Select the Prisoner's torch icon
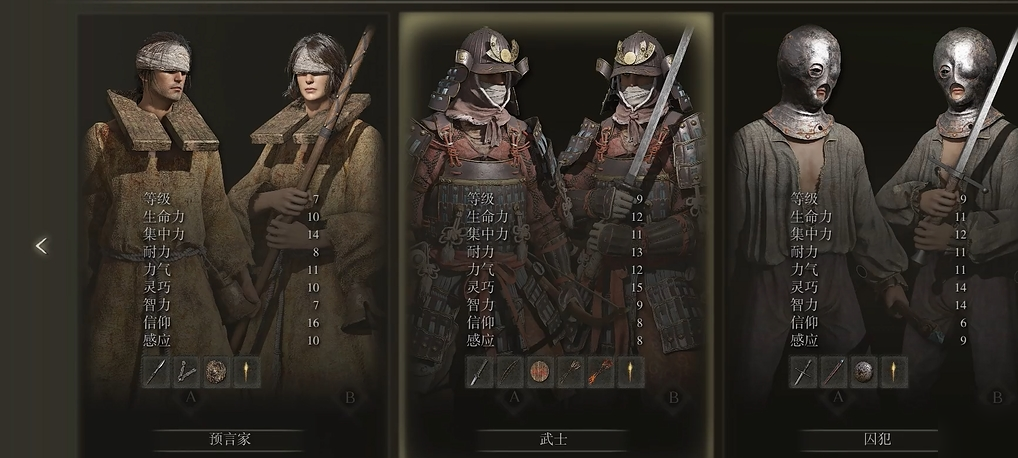Image resolution: width=1018 pixels, height=458 pixels. [893, 372]
